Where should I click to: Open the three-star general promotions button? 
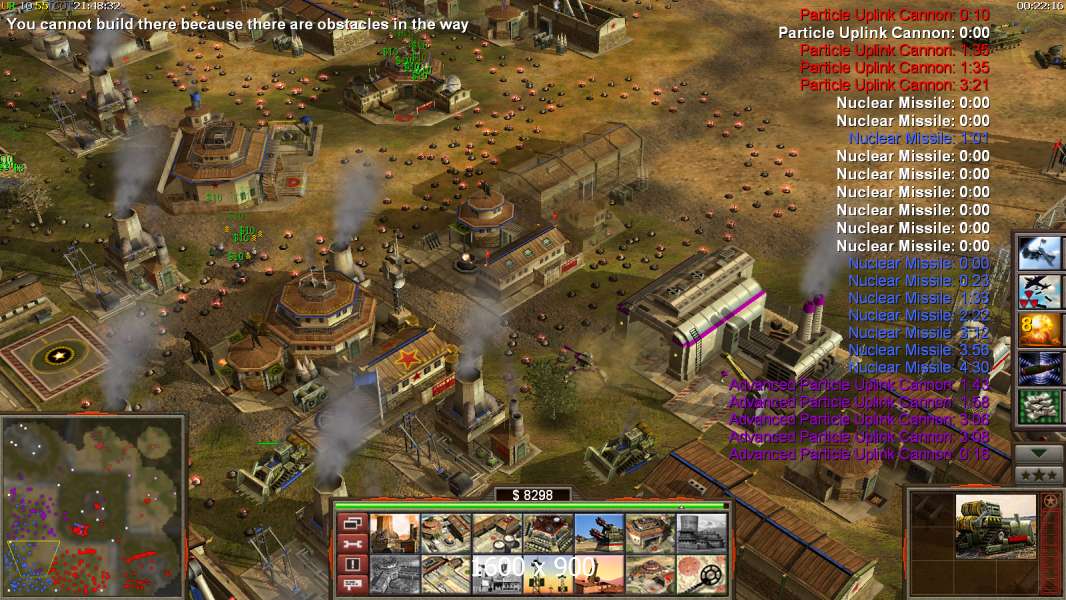[x=1038, y=472]
